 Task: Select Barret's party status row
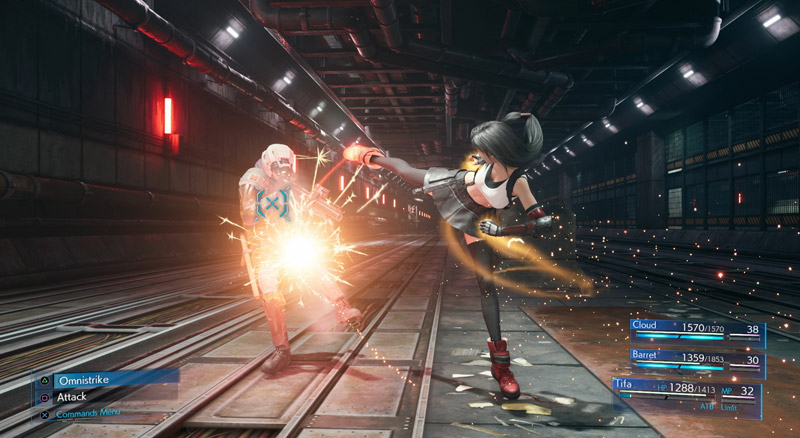pyautogui.click(x=697, y=360)
